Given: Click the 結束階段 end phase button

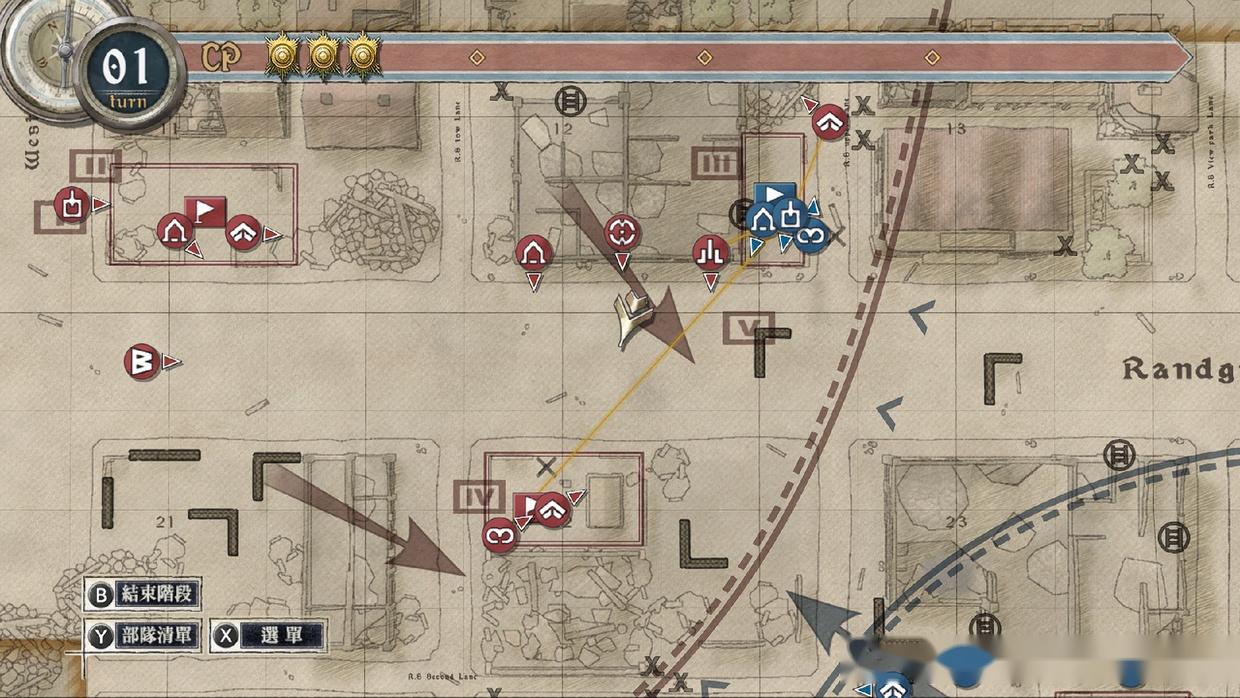Looking at the screenshot, I should coord(142,594).
